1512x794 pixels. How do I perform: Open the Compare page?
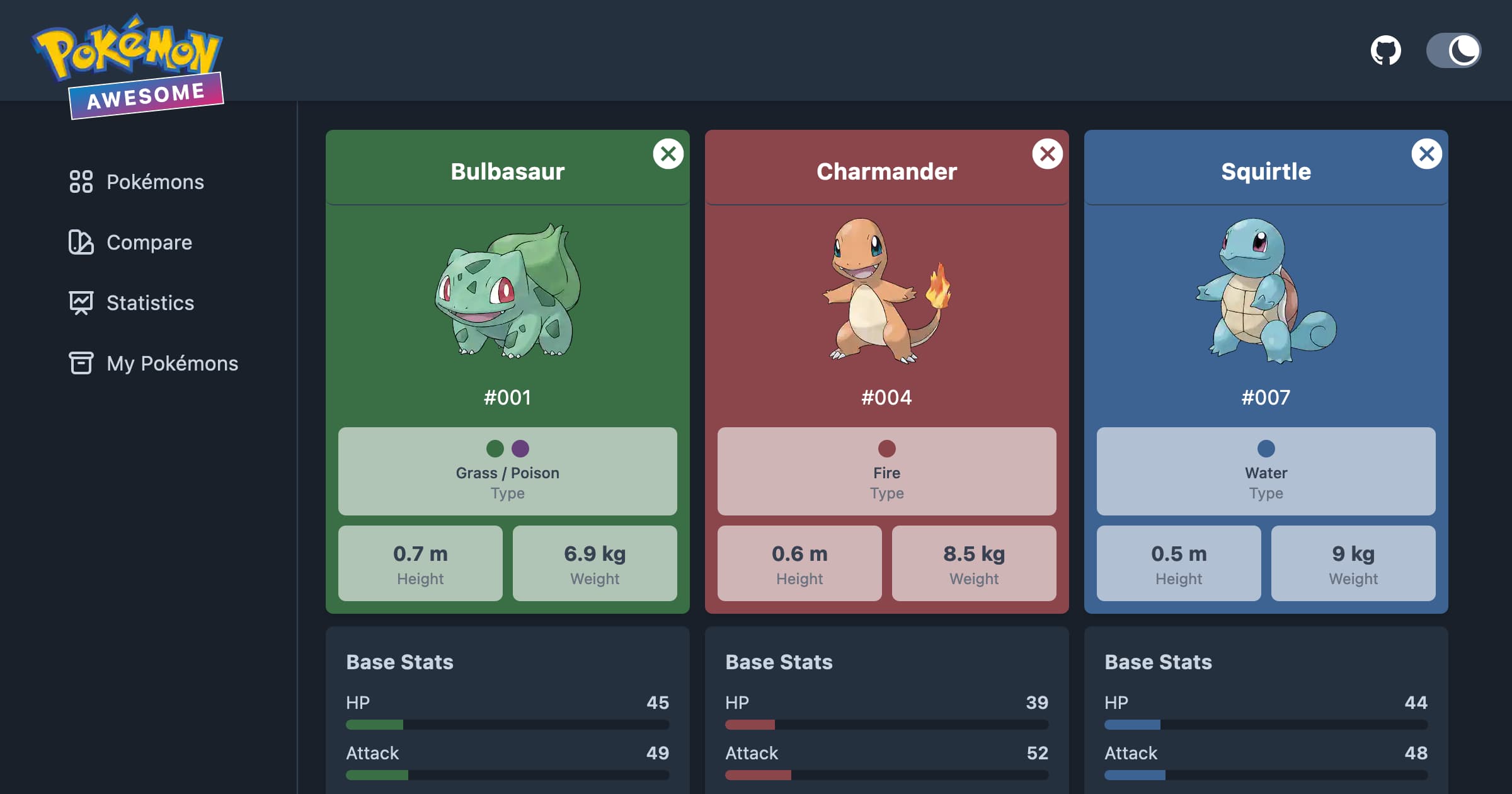(149, 243)
